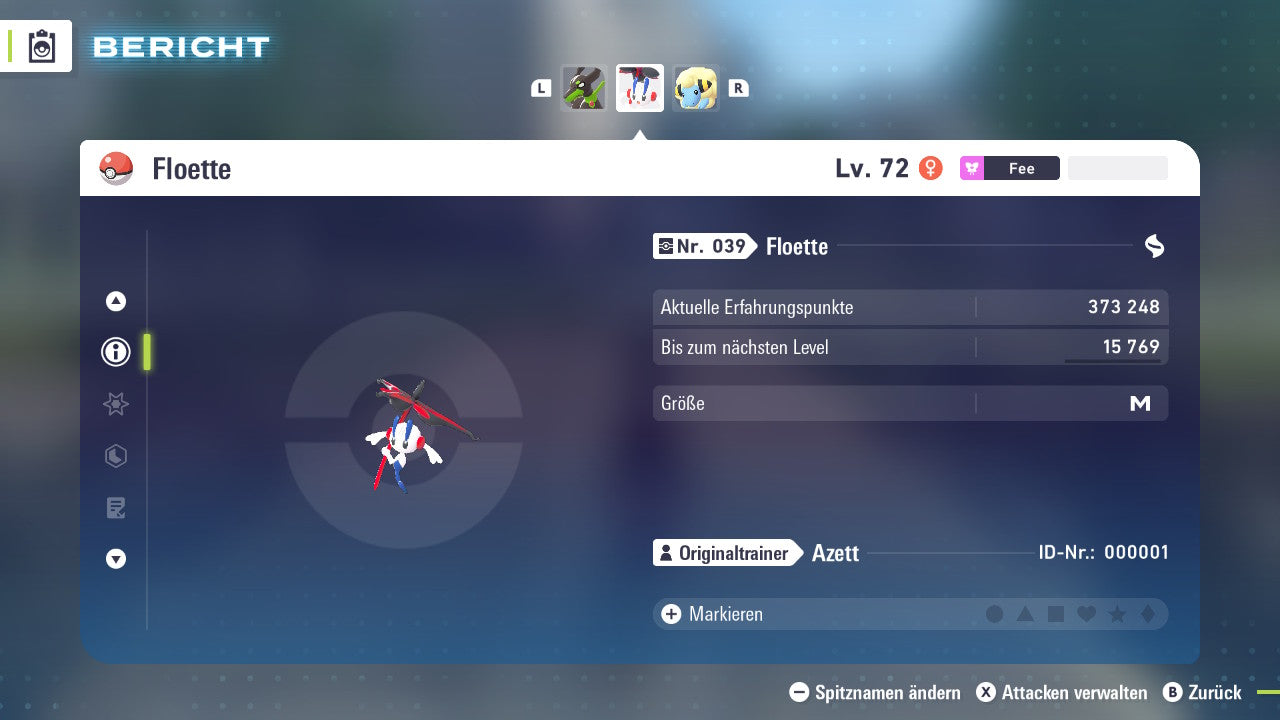Select the info page icon in the sidebar
Image resolution: width=1280 pixels, height=720 pixels.
(115, 352)
